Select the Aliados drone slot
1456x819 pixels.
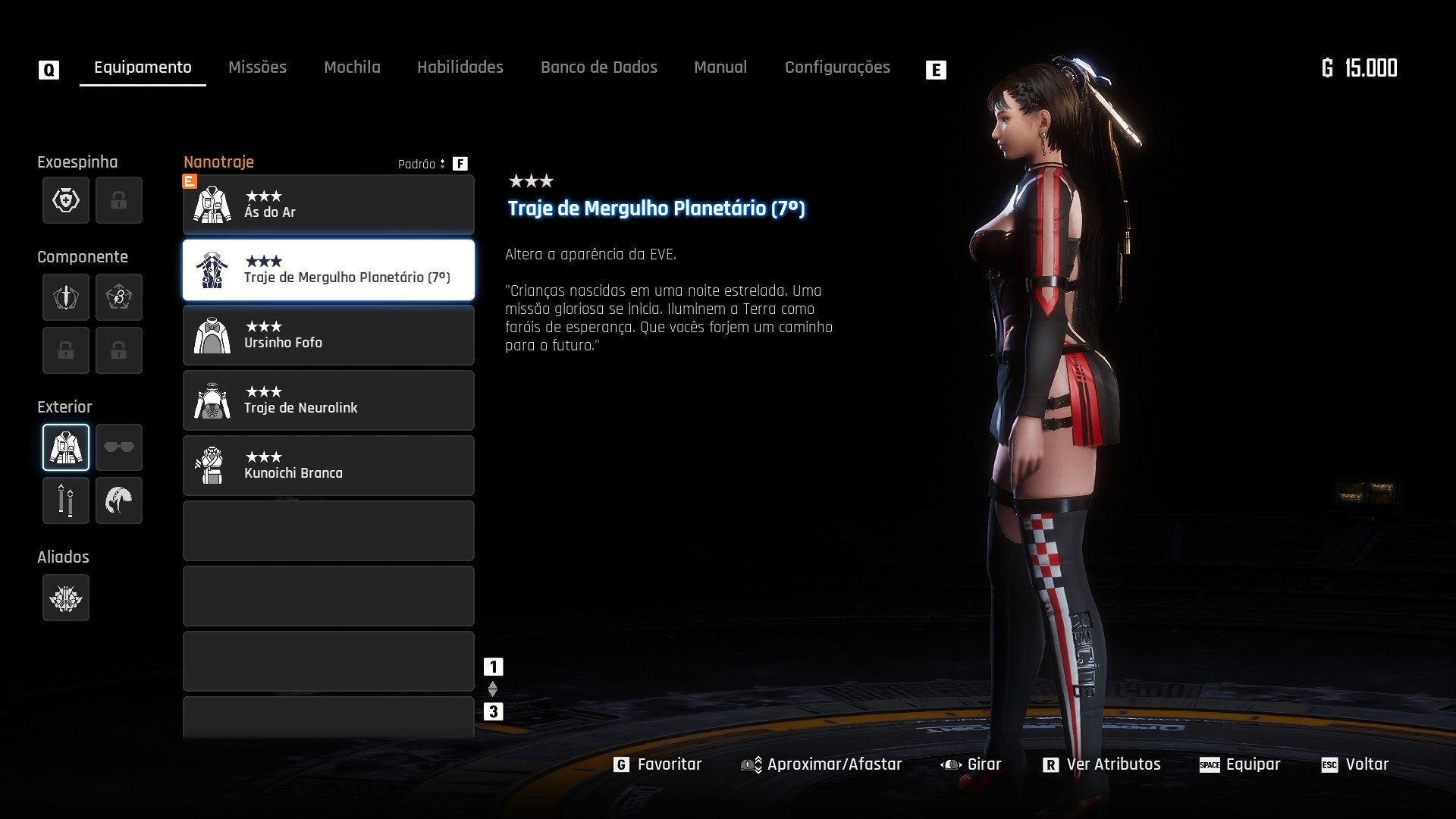66,598
